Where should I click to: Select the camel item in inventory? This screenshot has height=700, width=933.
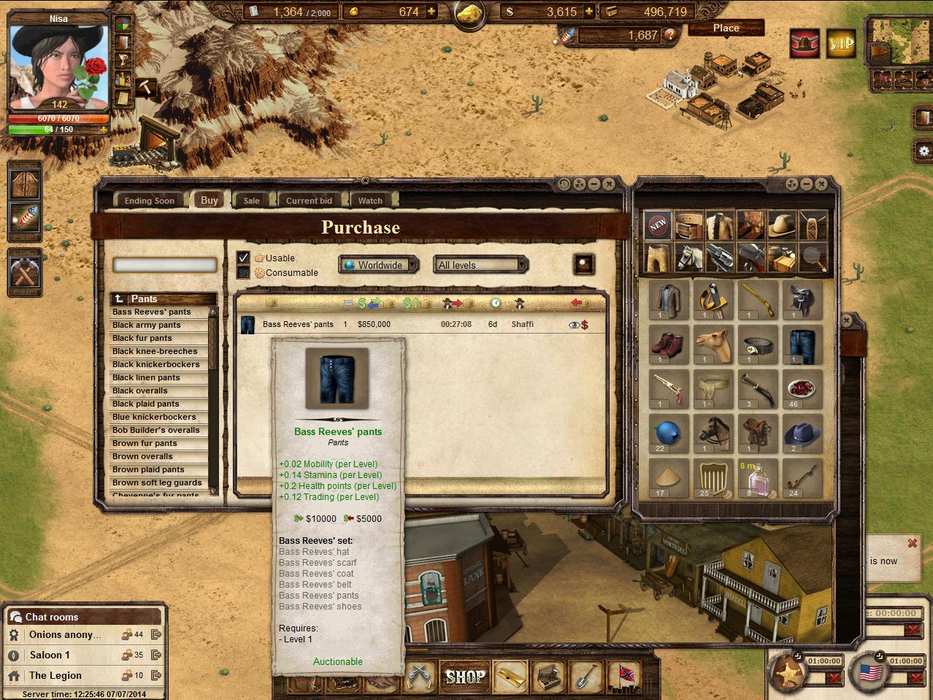click(x=712, y=345)
